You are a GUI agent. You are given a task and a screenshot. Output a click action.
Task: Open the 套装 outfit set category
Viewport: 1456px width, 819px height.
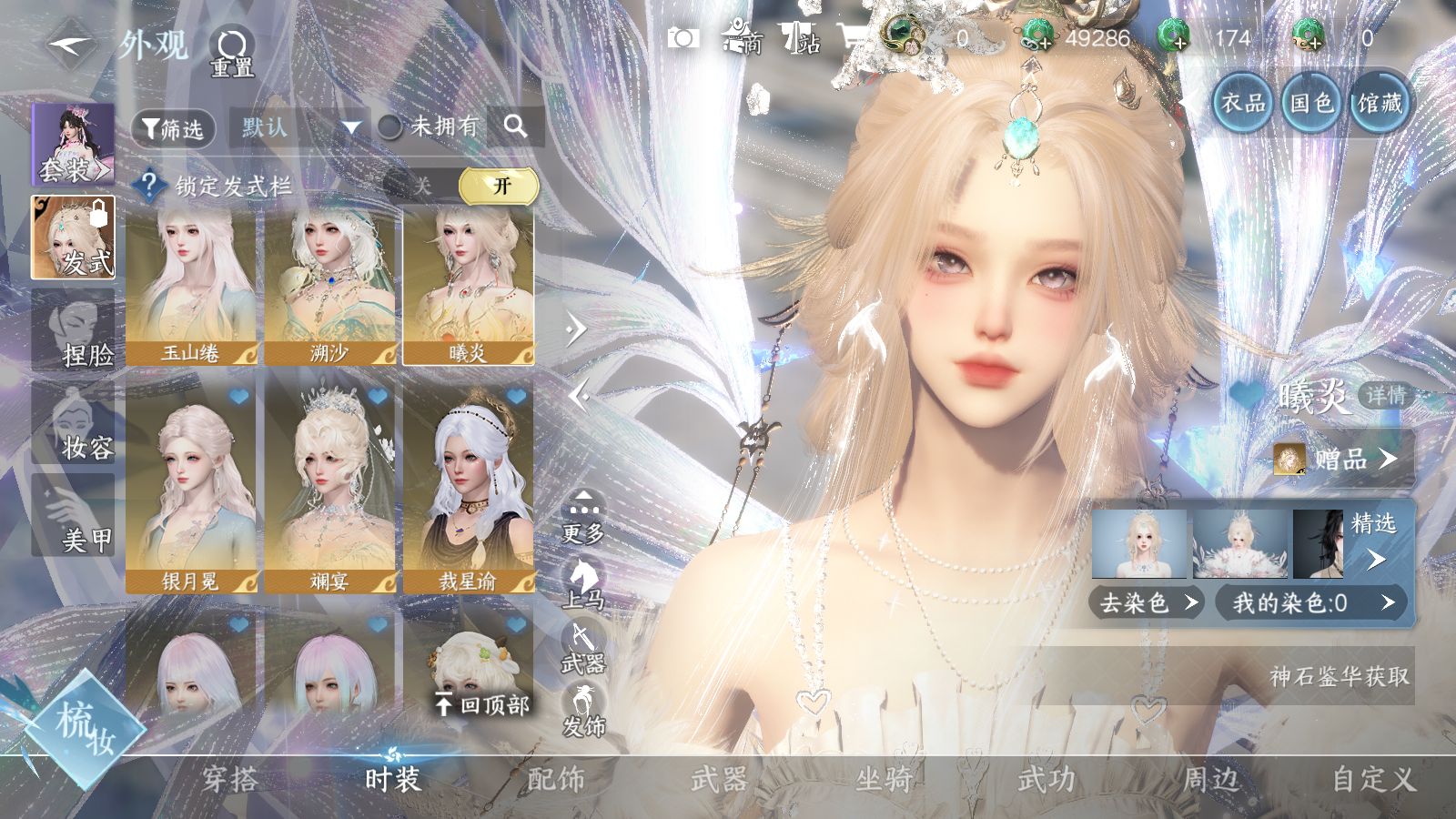click(x=73, y=144)
